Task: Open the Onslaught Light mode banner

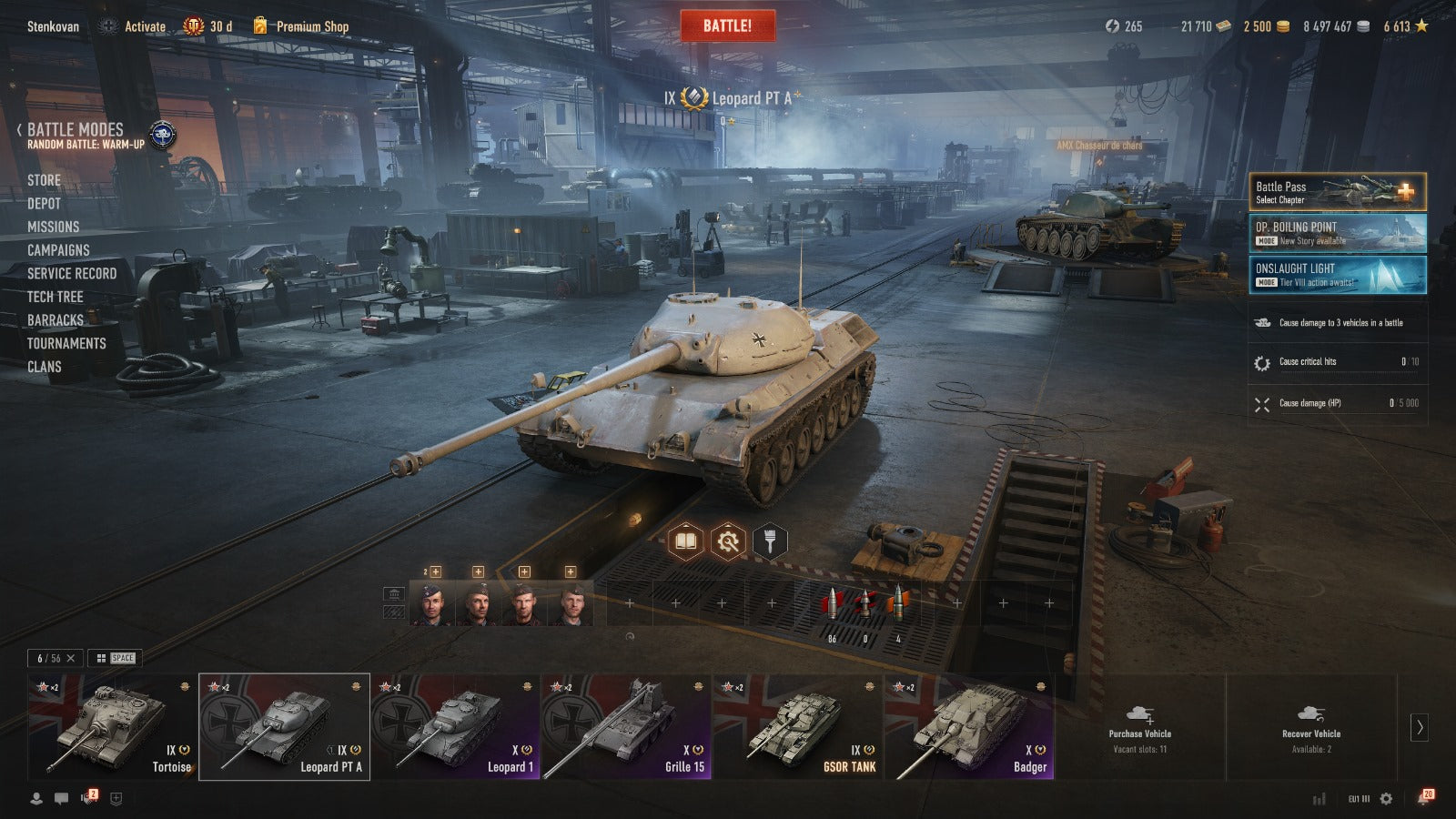Action: (1336, 274)
